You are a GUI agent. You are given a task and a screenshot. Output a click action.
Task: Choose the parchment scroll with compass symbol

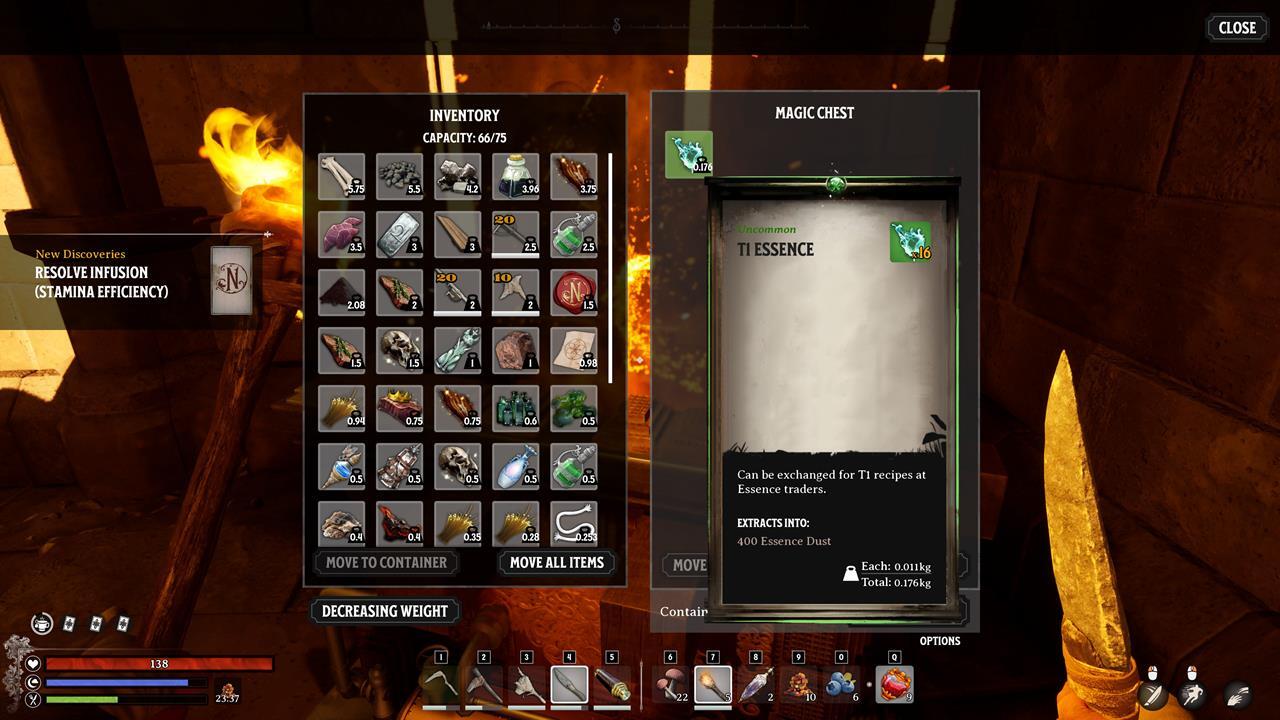tap(574, 350)
